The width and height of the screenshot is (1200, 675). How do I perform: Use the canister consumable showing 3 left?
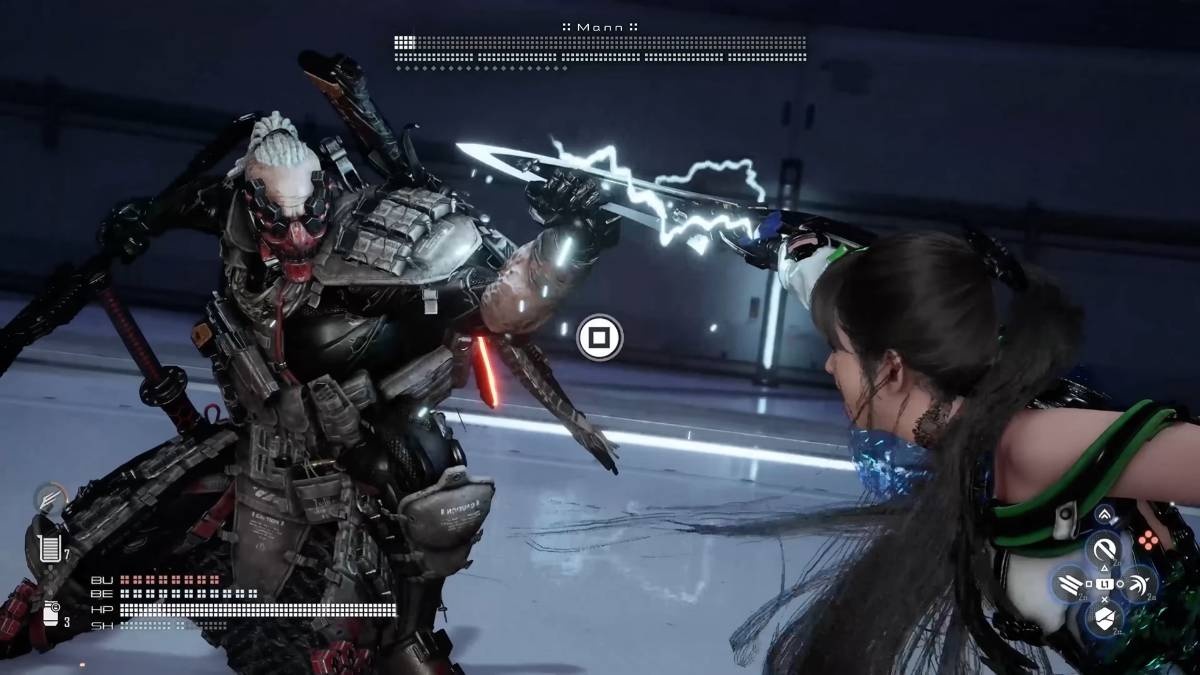pyautogui.click(x=51, y=613)
